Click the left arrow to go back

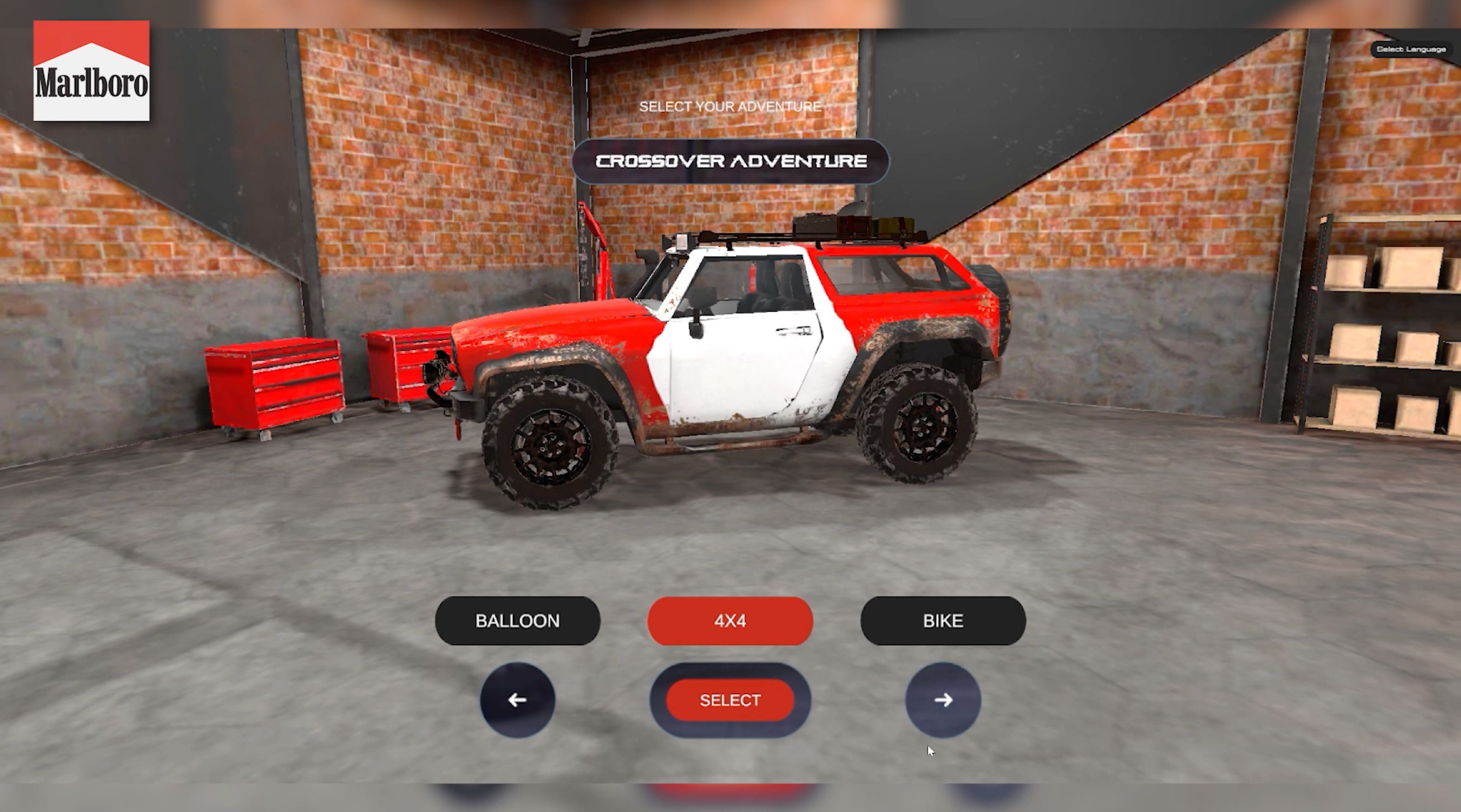click(x=517, y=701)
